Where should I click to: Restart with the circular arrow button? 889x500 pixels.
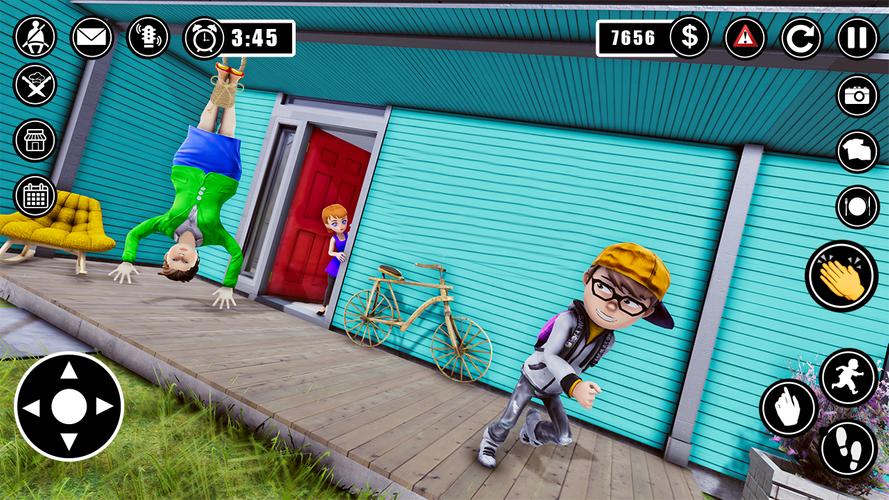801,38
